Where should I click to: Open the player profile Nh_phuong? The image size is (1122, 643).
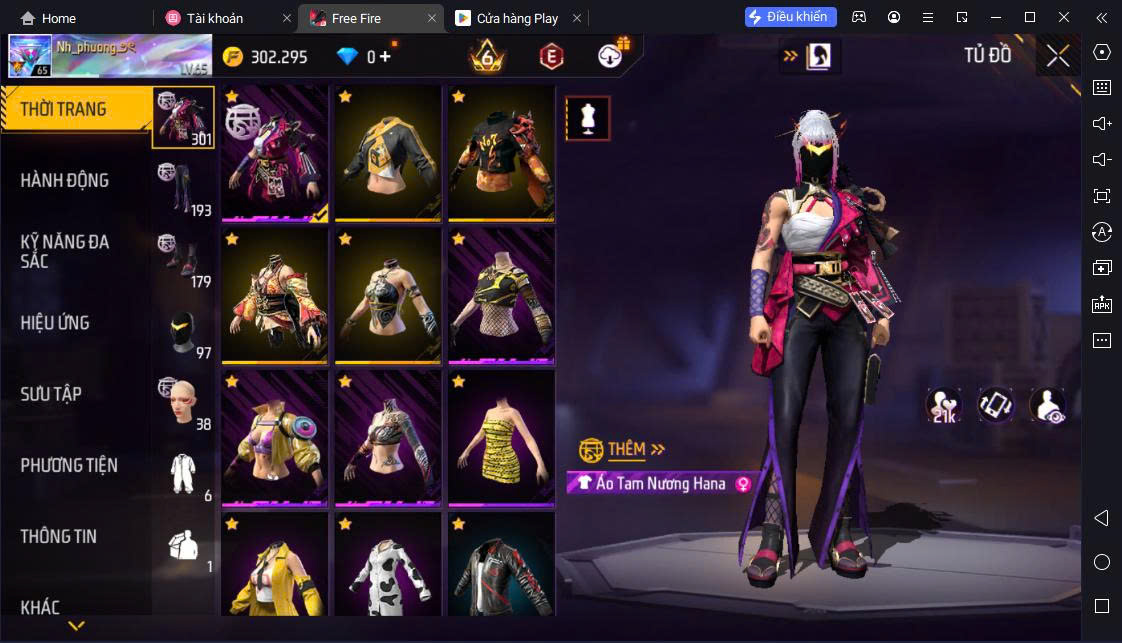pos(110,56)
